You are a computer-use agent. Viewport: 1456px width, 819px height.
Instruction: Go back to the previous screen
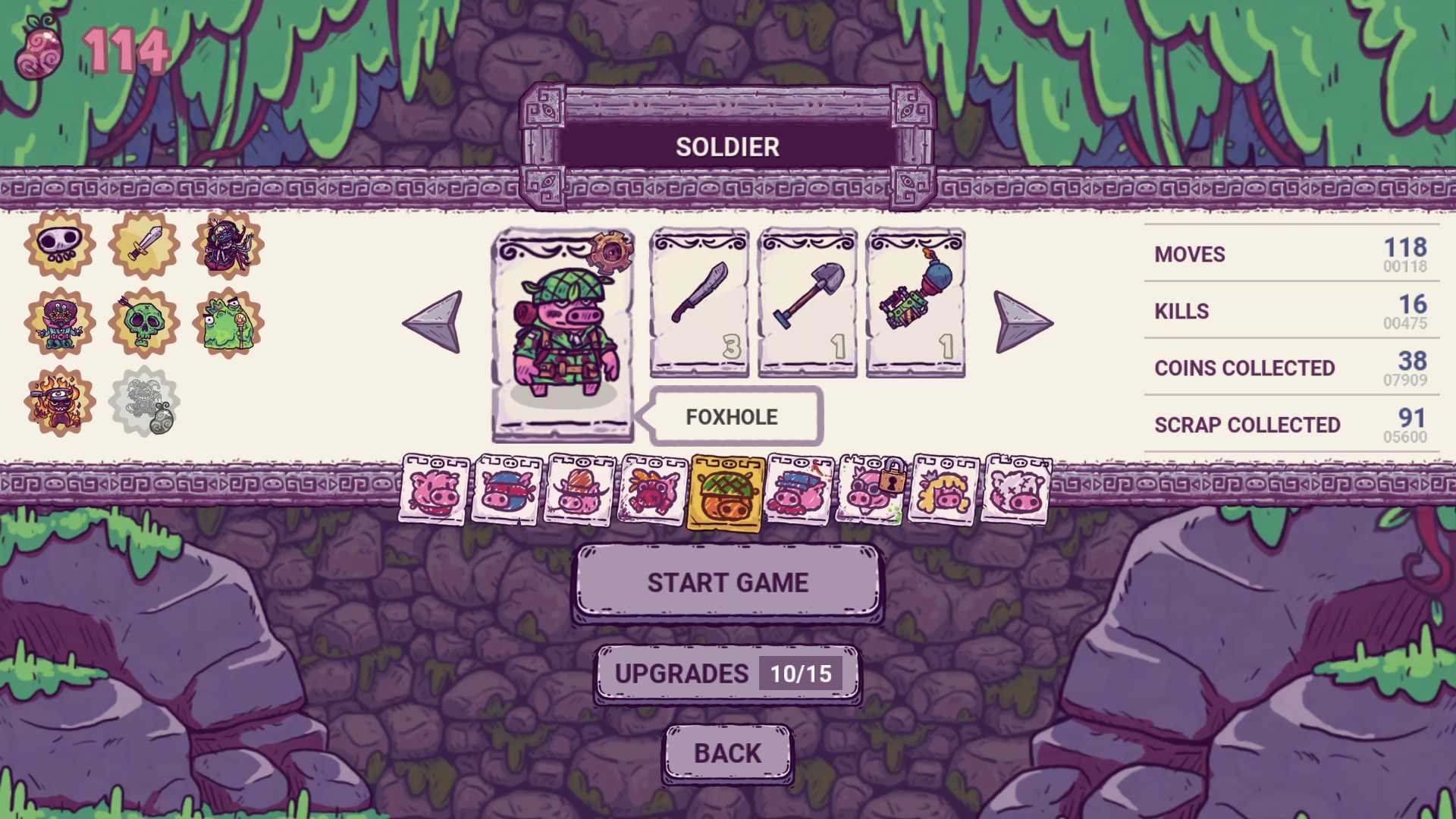tap(727, 753)
